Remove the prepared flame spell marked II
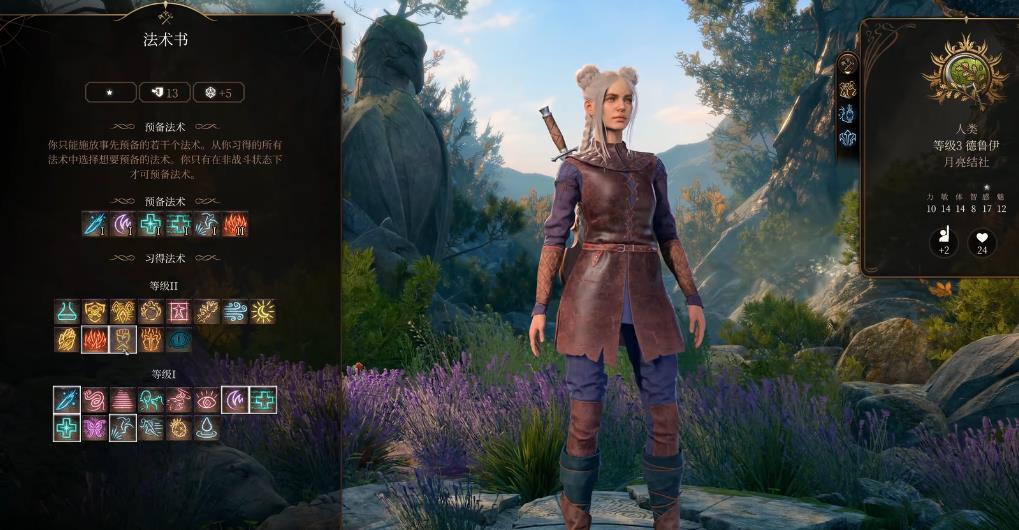Viewport: 1019px width, 530px height. [235, 224]
